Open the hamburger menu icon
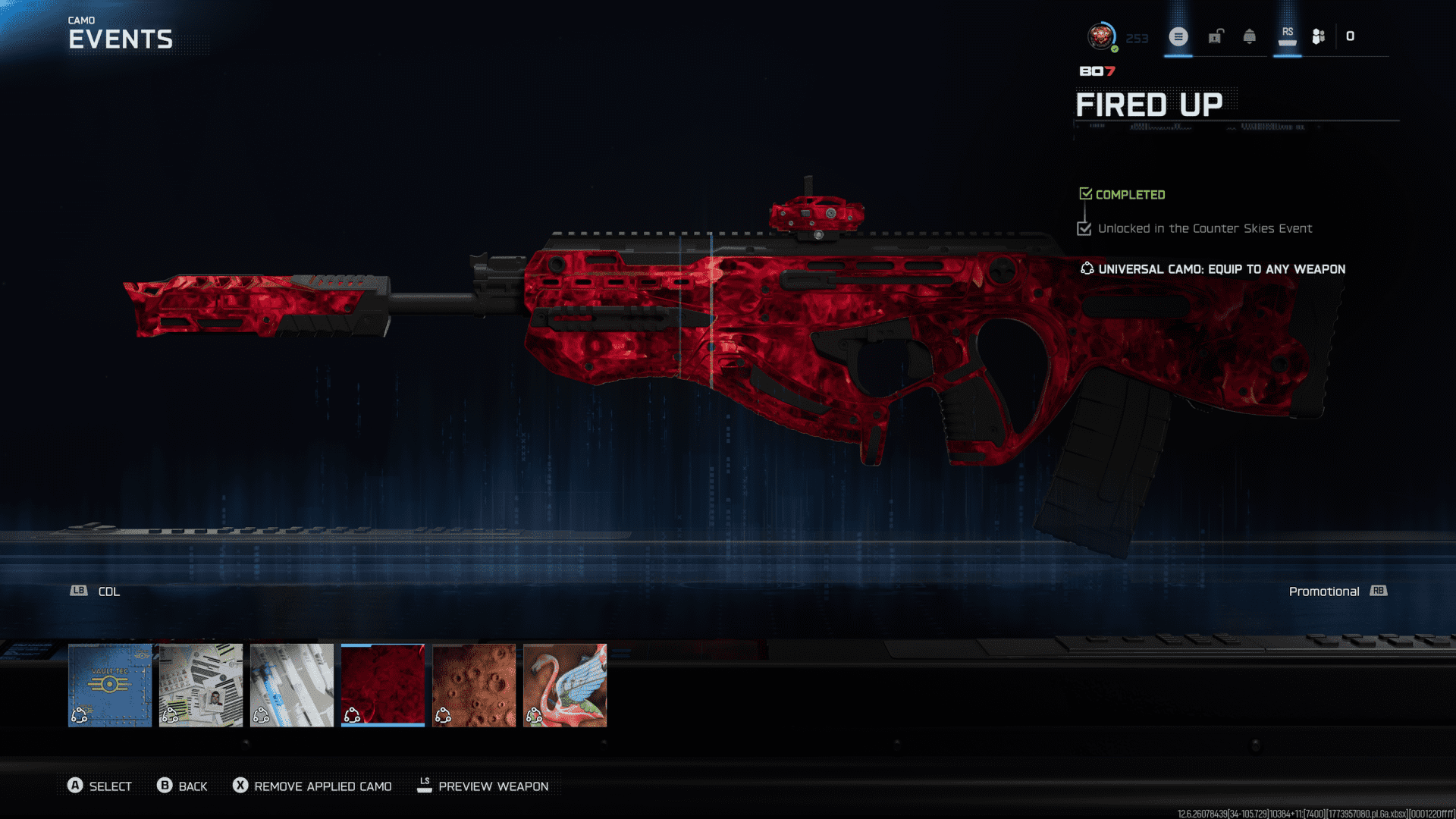 [1178, 36]
